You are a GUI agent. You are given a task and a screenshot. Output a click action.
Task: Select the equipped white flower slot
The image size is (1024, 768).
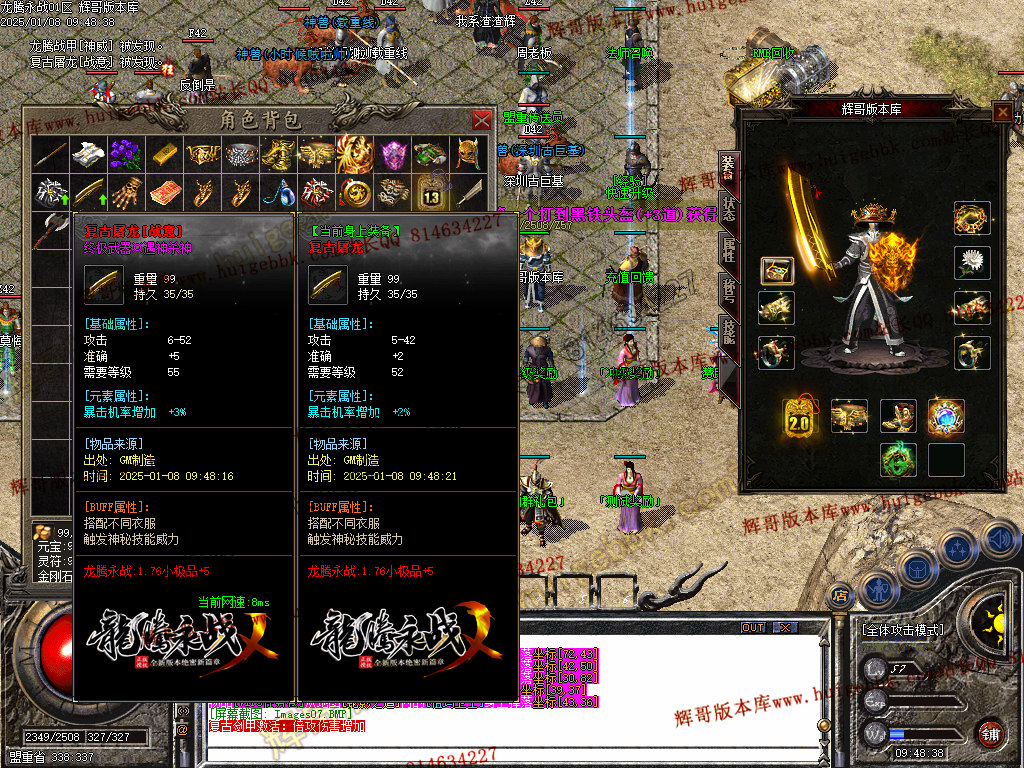click(973, 263)
